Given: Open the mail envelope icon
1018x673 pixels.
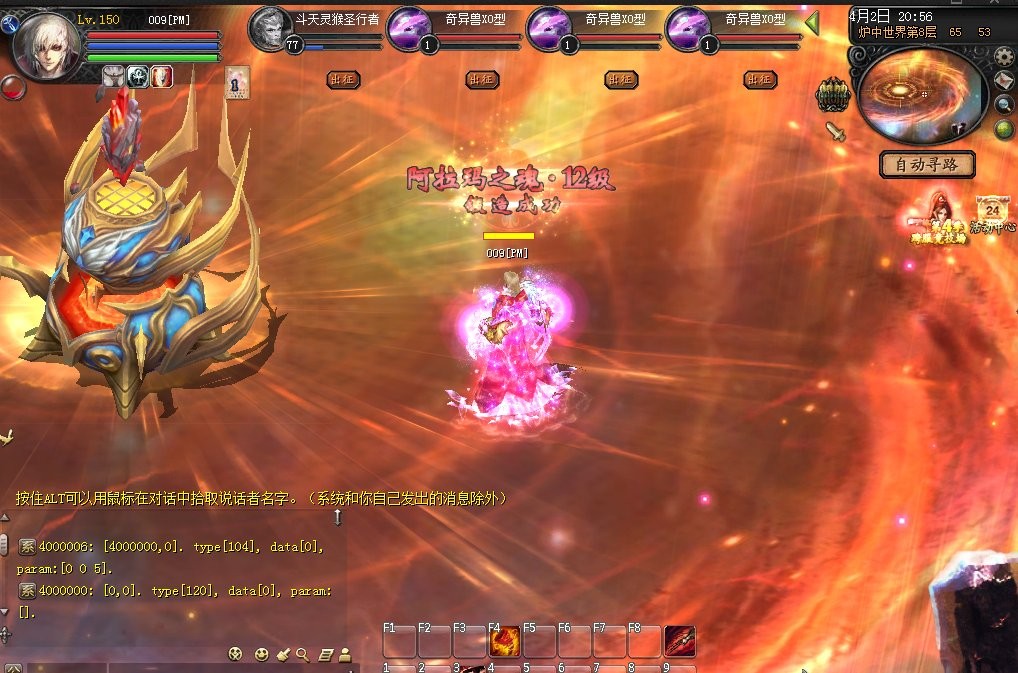Looking at the screenshot, I should (x=1005, y=81).
